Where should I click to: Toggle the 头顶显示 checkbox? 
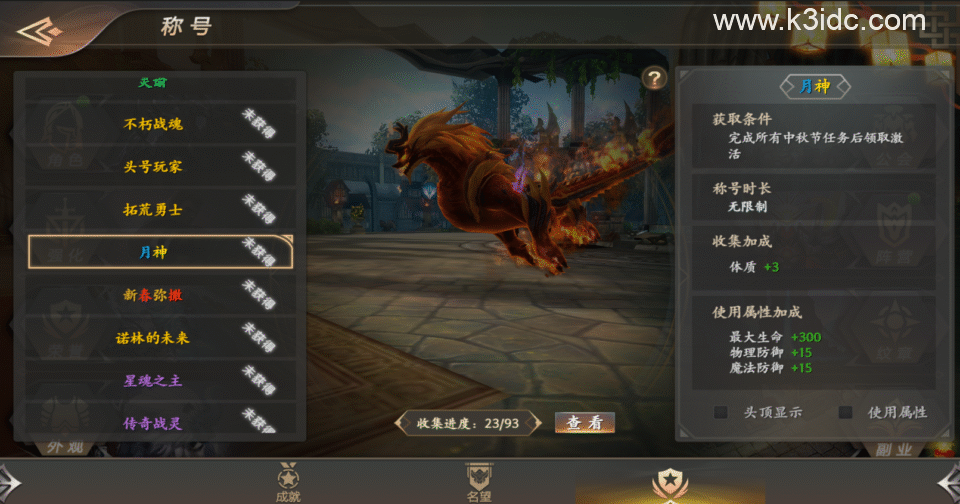click(x=720, y=412)
